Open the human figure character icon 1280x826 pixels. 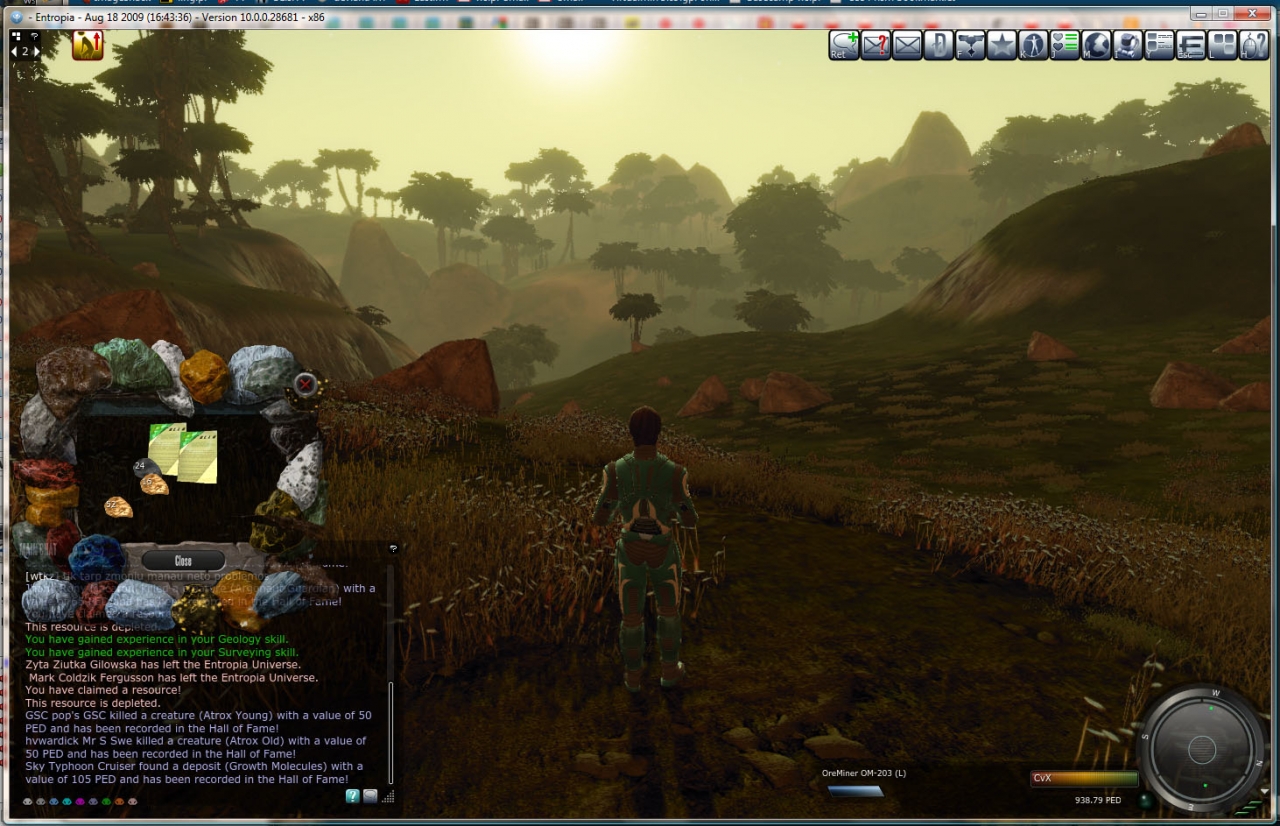tap(1033, 45)
